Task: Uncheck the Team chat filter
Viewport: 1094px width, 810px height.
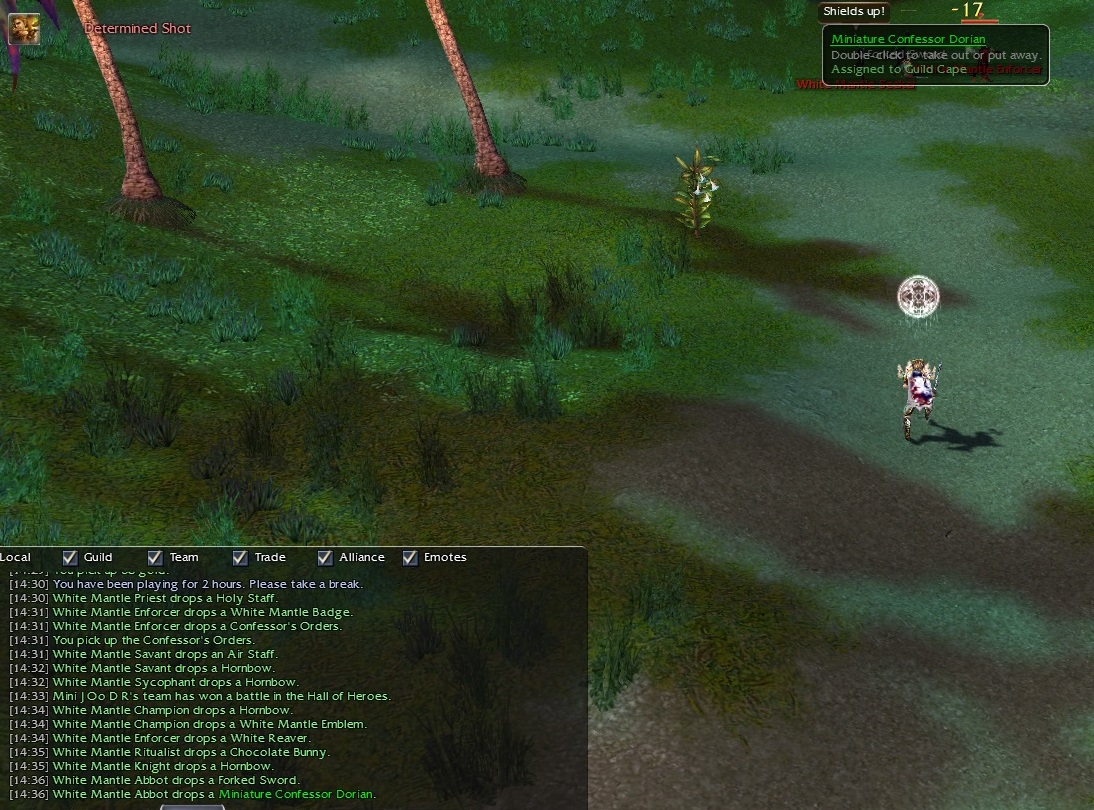Action: coord(155,558)
